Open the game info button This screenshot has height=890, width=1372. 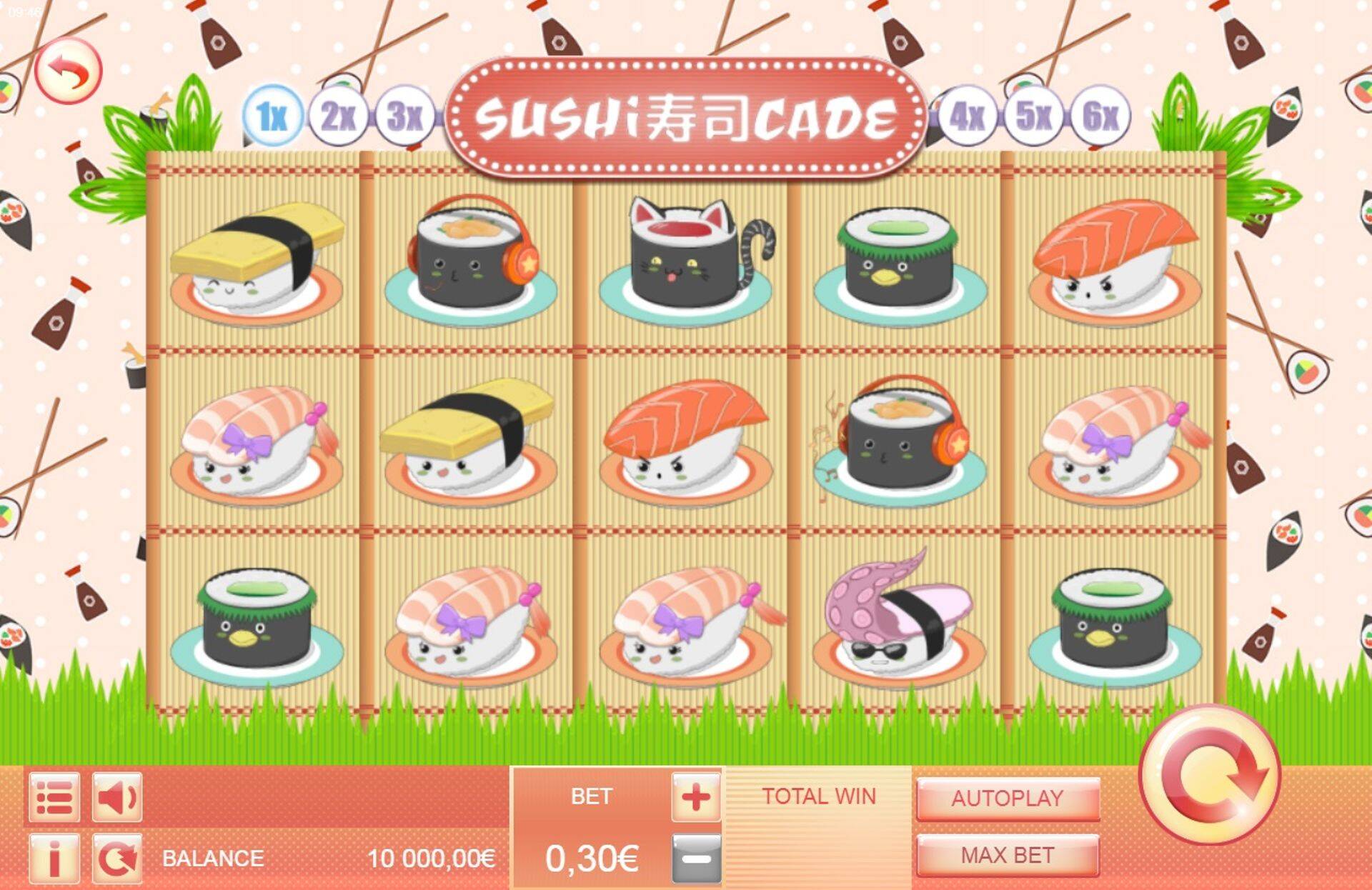tap(54, 858)
